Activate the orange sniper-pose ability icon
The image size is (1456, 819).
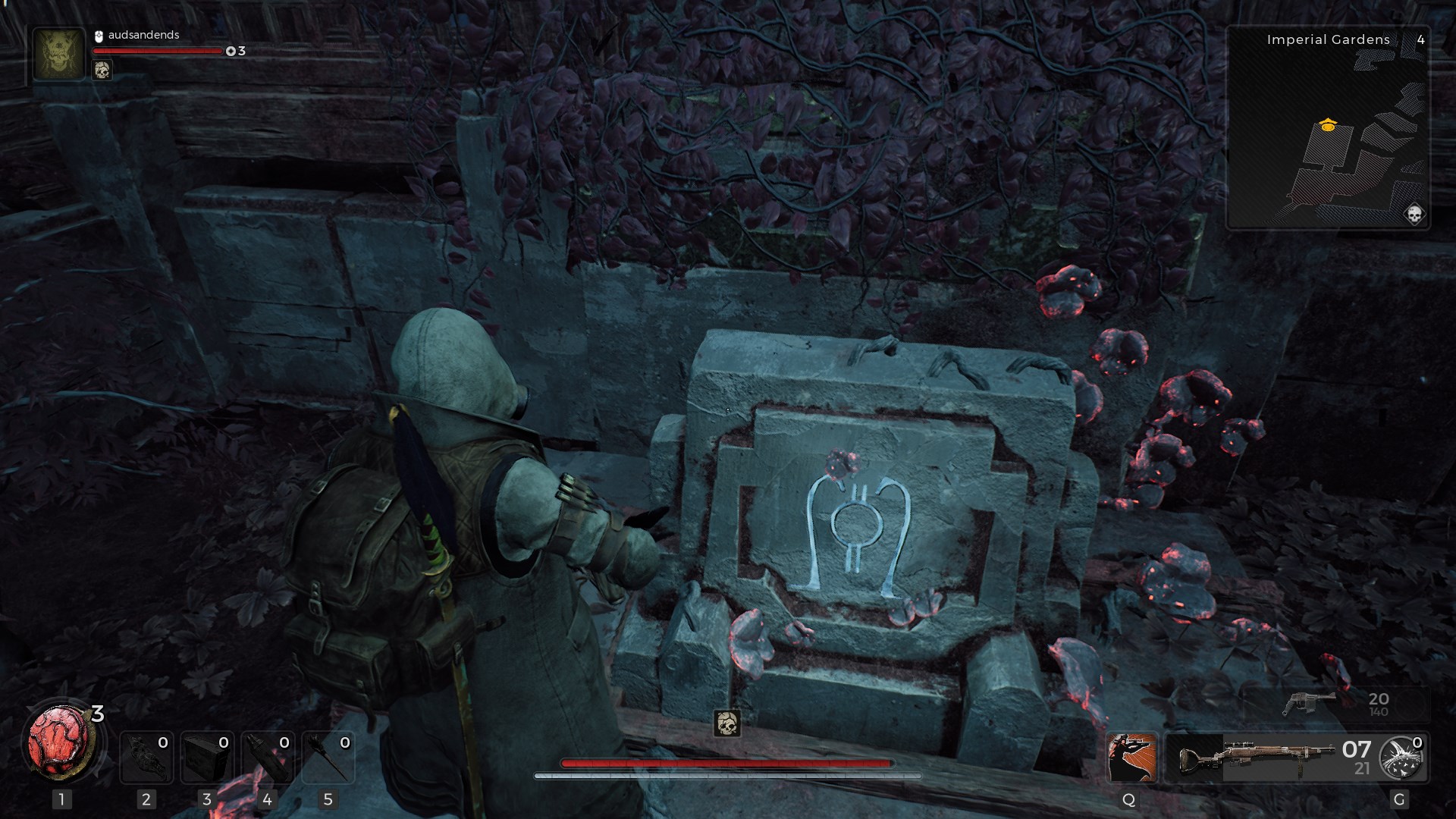click(1131, 758)
